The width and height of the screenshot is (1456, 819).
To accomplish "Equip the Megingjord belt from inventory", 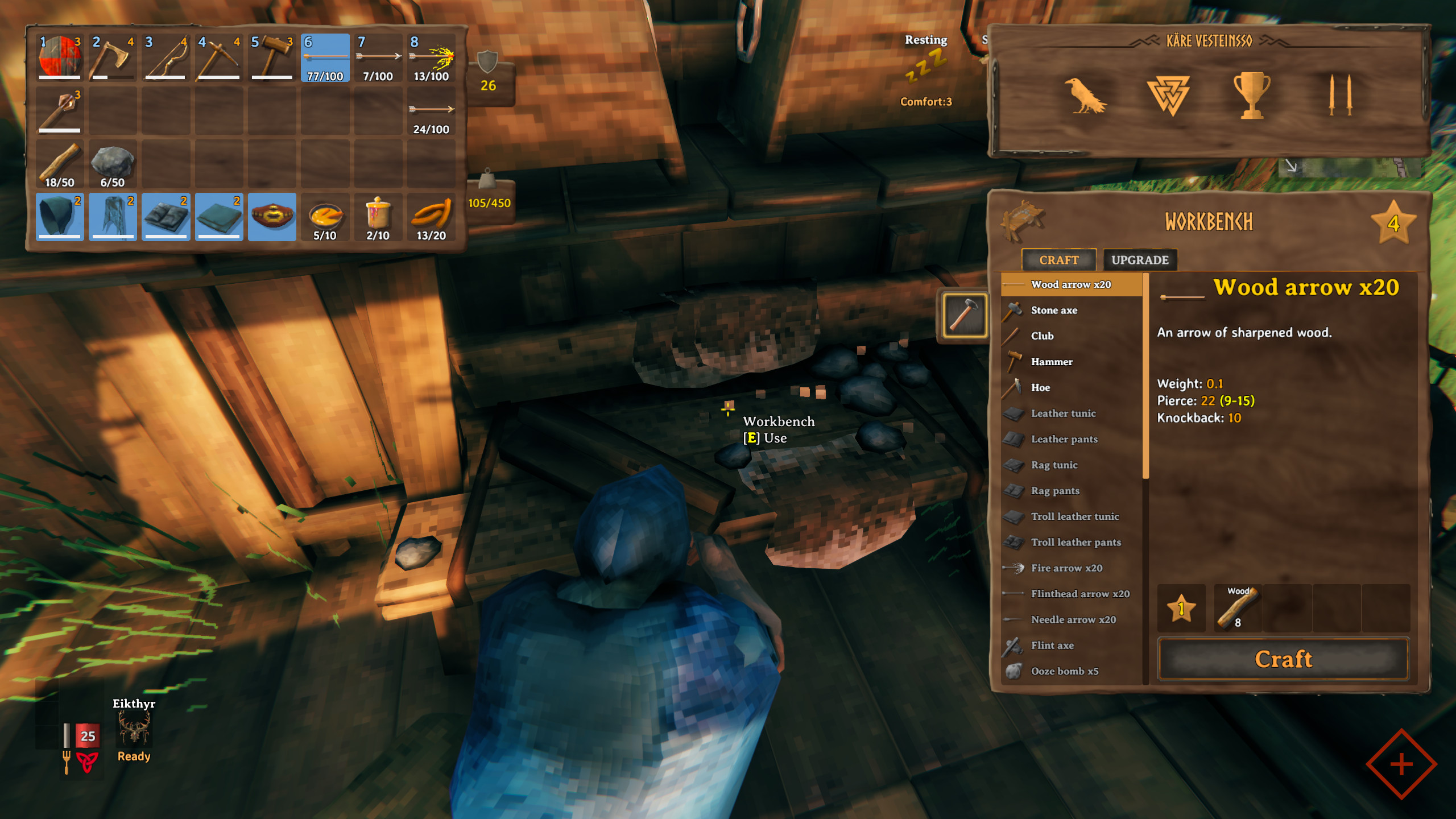I will coord(272,217).
